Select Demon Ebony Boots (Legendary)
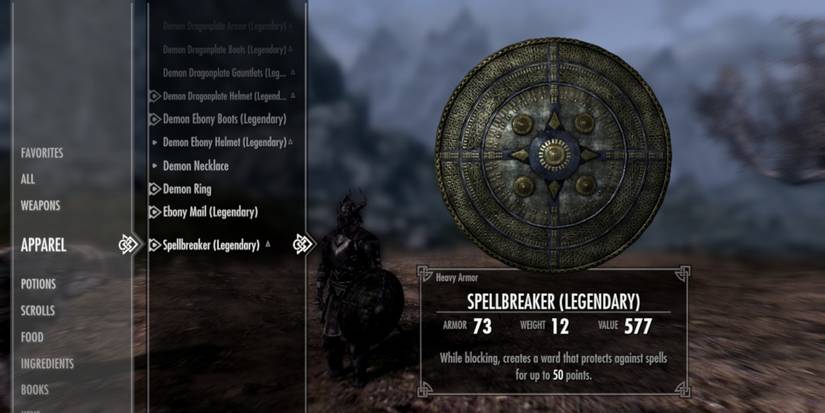Screen dimensions: 825x413 pos(224,119)
